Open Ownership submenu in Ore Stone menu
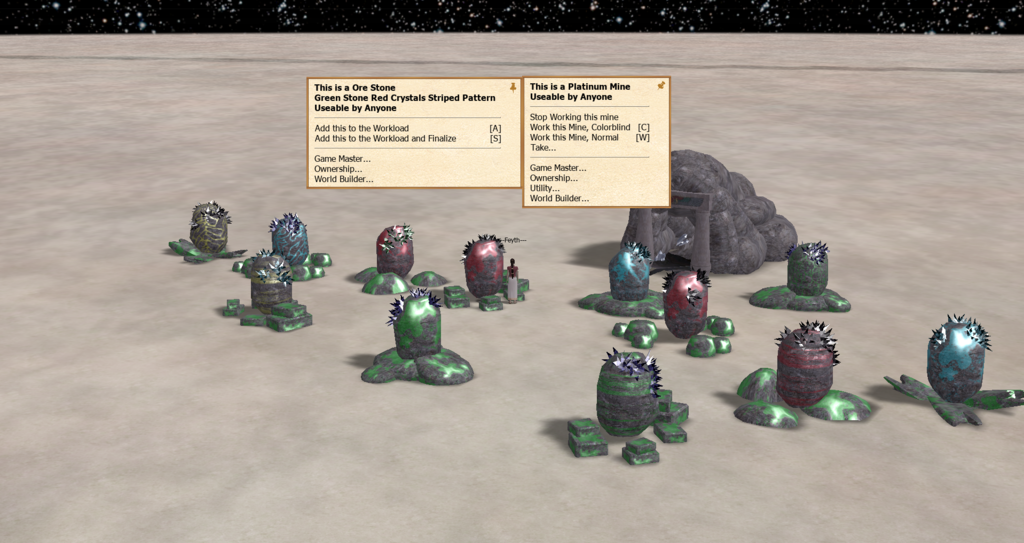 [338, 169]
